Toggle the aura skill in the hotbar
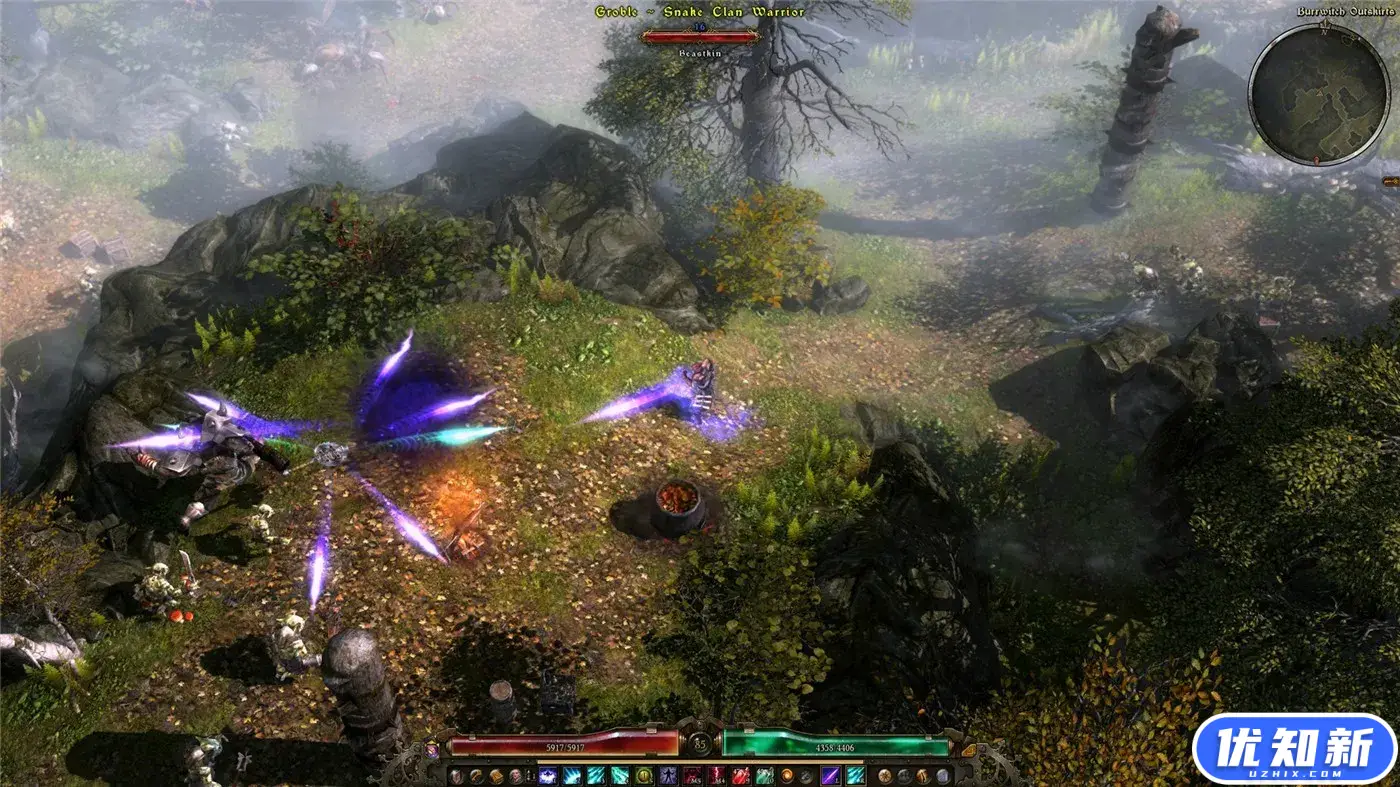This screenshot has width=1400, height=787. tap(668, 775)
